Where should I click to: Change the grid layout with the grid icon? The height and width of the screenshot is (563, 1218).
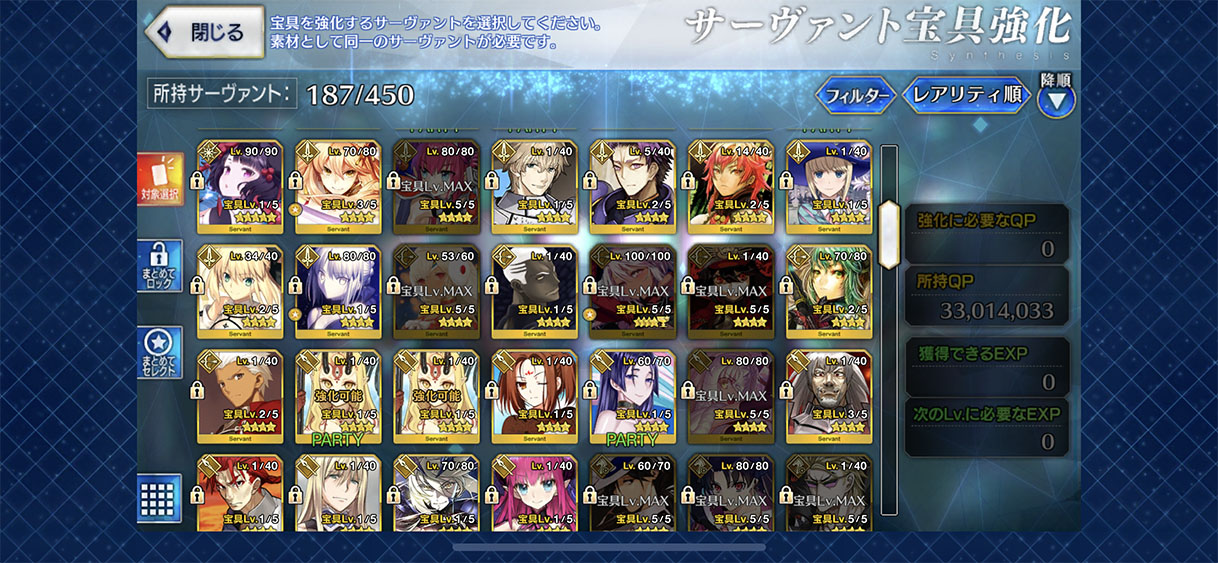[x=160, y=496]
